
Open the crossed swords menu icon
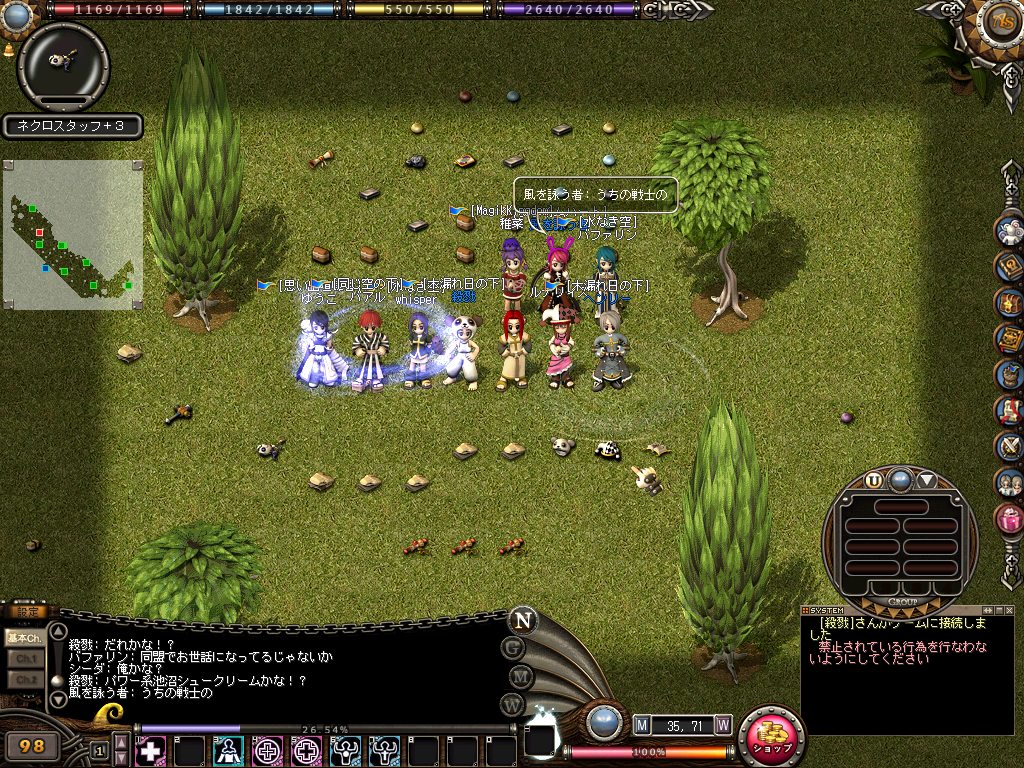[x=1010, y=446]
